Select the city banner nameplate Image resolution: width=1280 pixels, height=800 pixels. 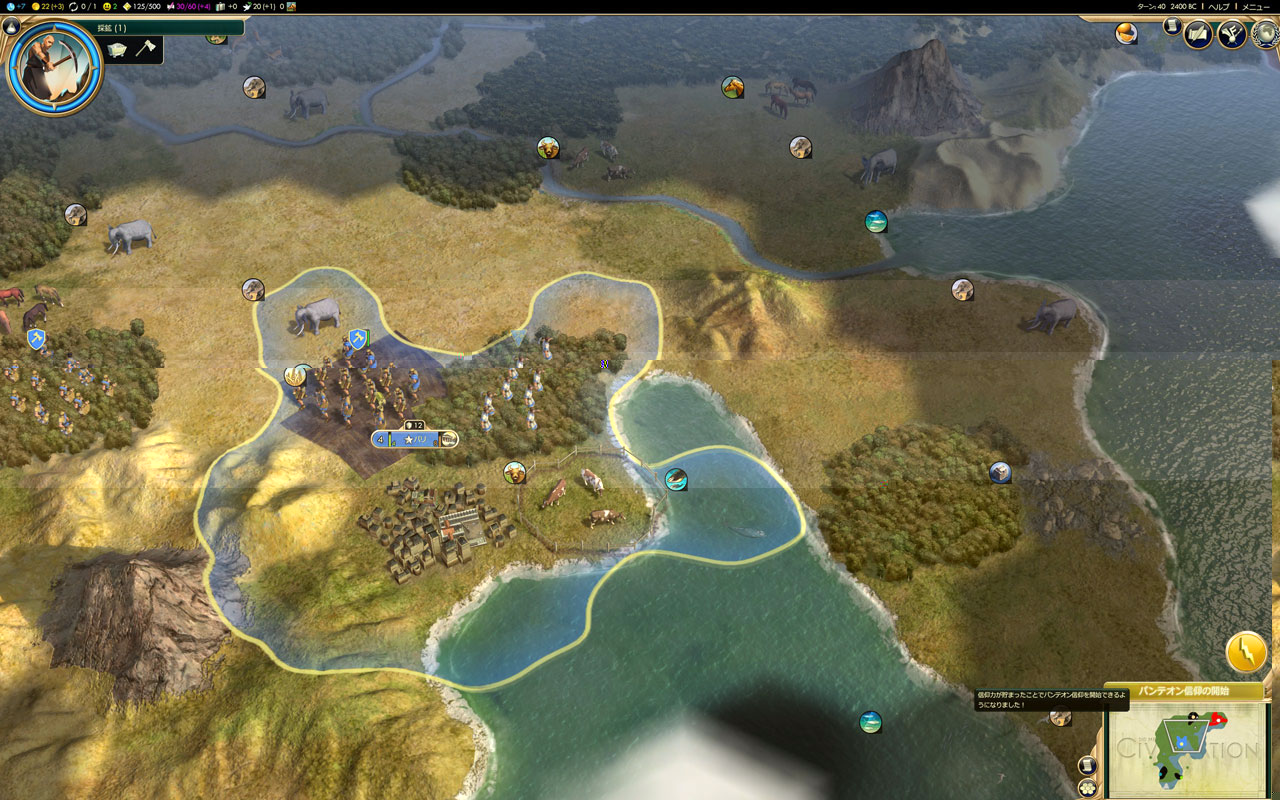point(415,439)
